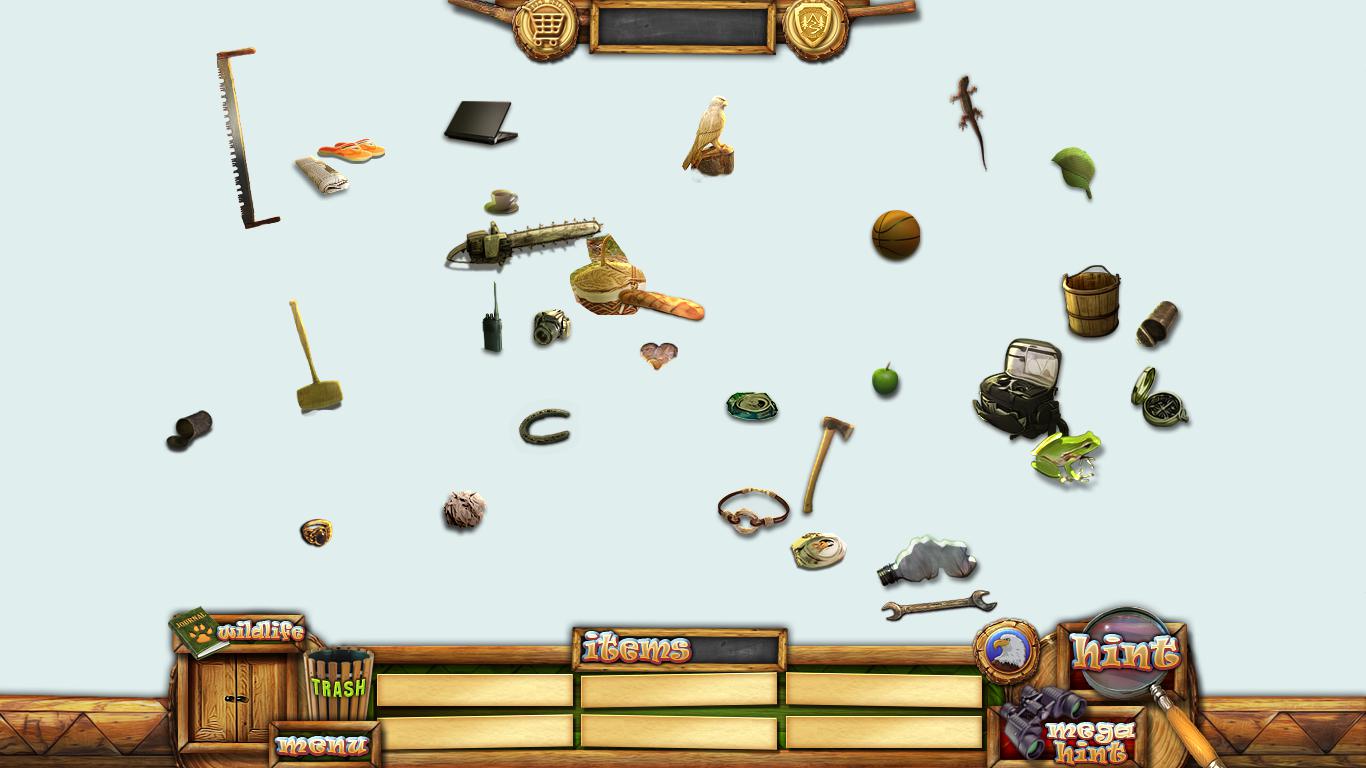
Task: Open the Wildlife journal
Action: 238,632
